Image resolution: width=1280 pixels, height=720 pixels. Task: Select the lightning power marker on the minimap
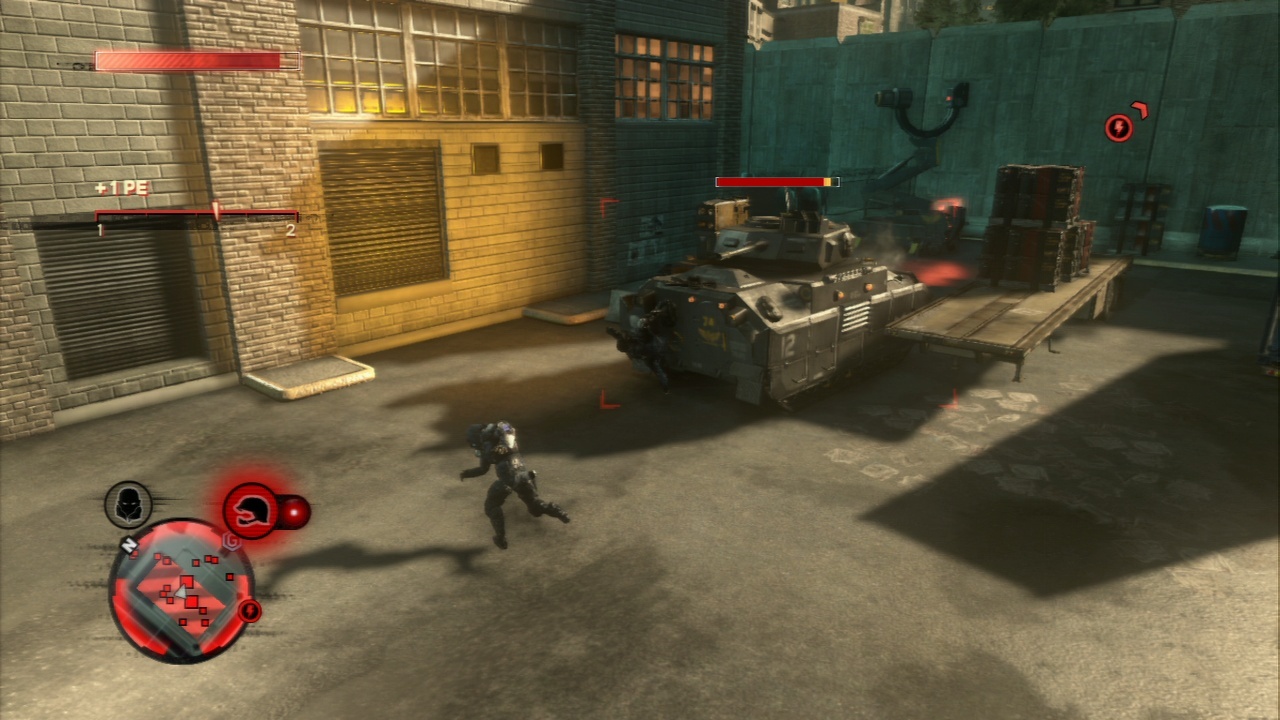click(x=249, y=610)
